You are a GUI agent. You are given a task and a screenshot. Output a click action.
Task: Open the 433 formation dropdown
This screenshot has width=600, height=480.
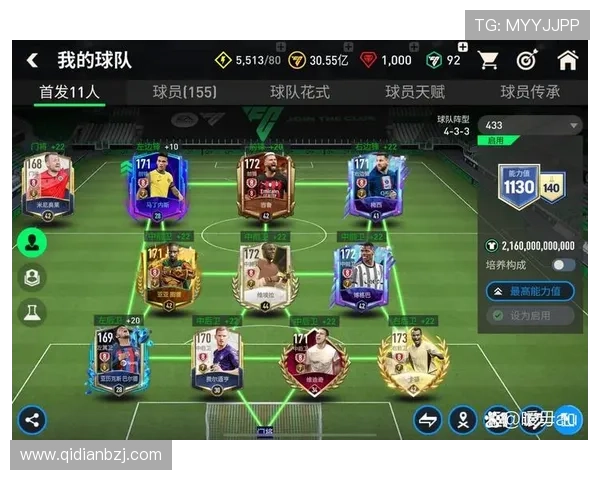530,126
